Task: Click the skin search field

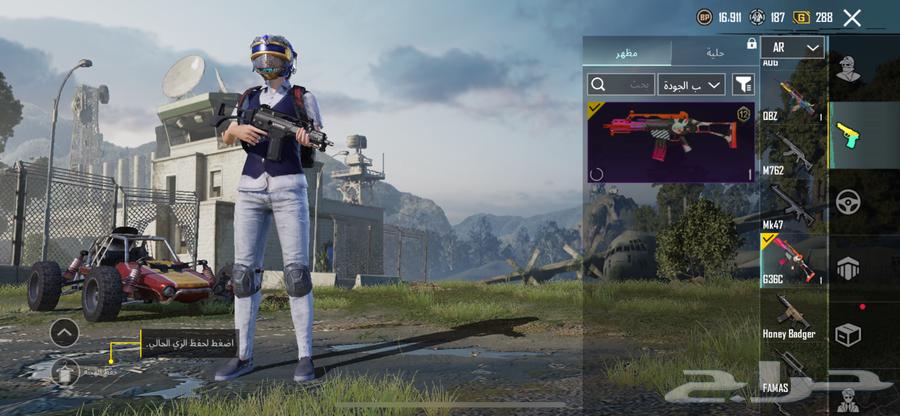Action: (620, 84)
